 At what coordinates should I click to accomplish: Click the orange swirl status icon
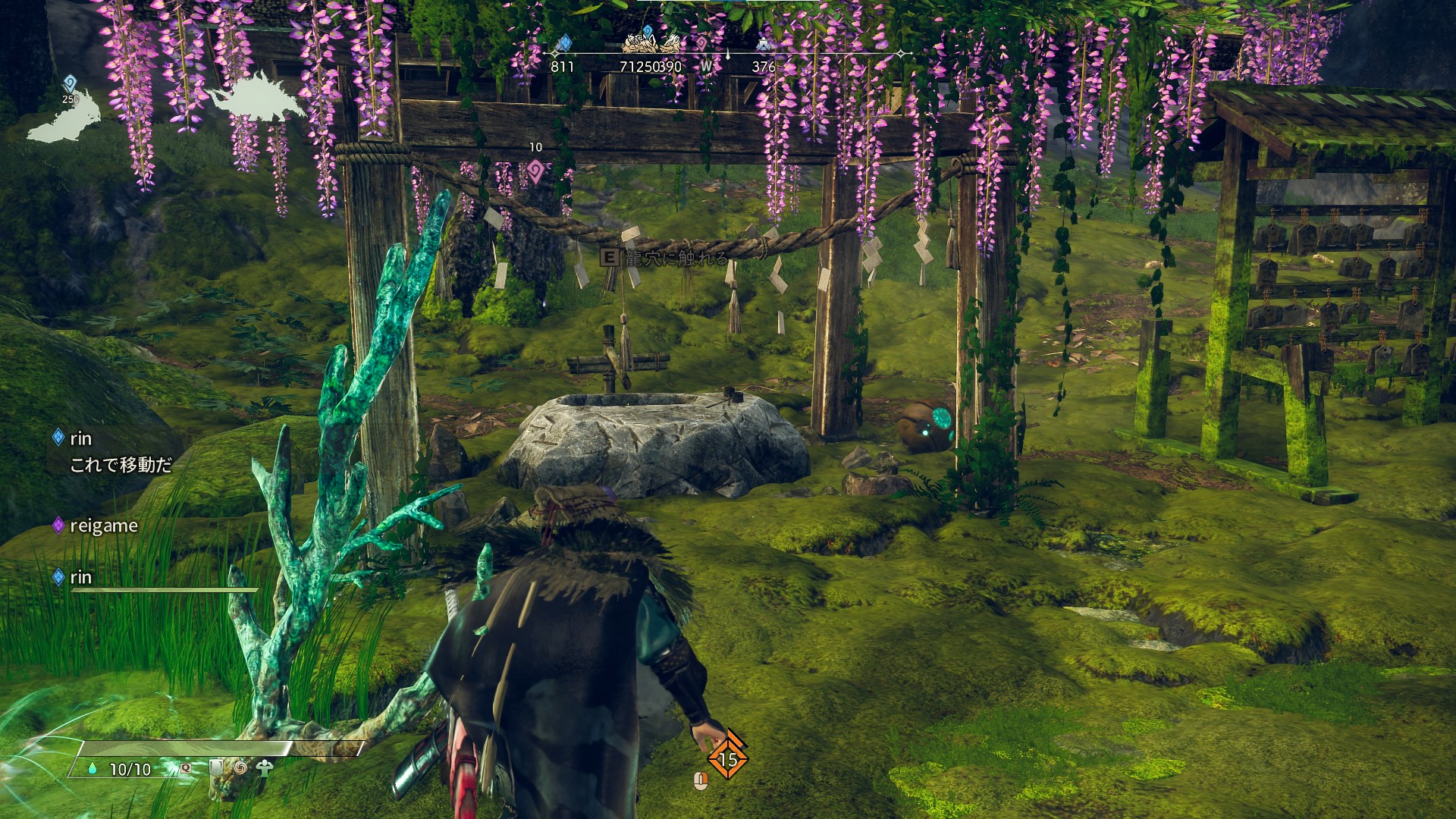(x=240, y=767)
